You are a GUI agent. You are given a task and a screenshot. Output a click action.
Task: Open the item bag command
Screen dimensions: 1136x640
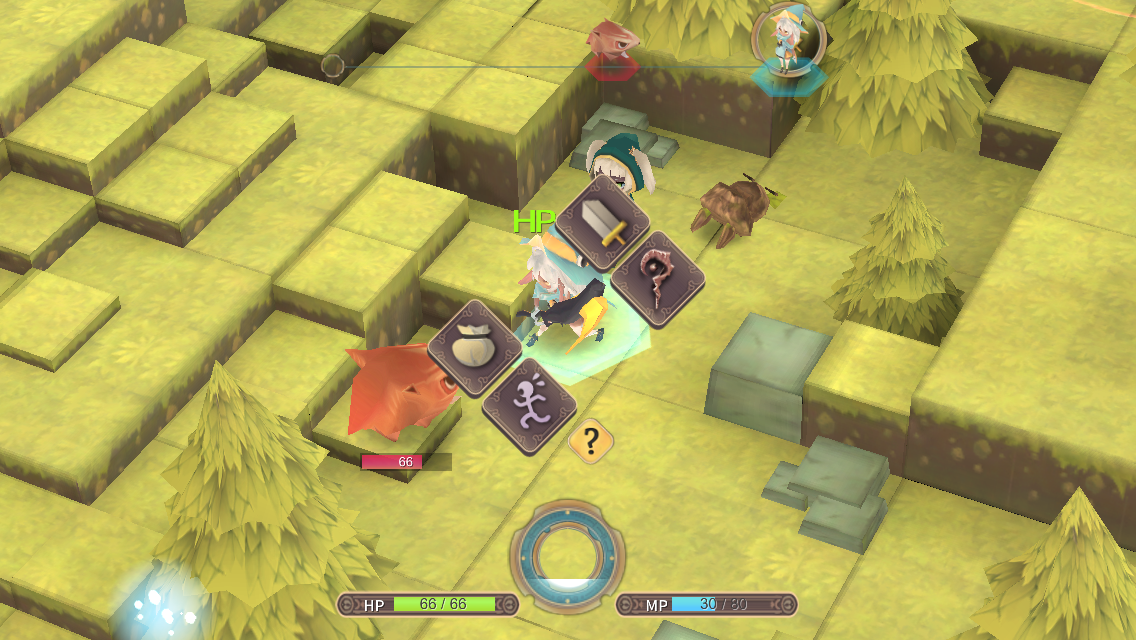tap(475, 347)
